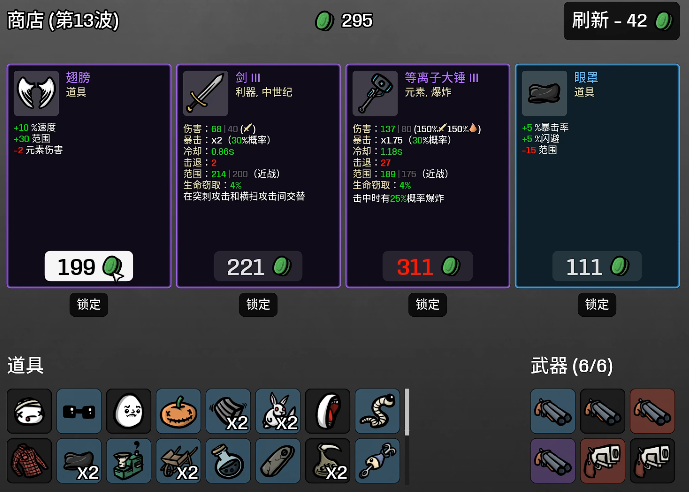Select the pale worm item

click(377, 411)
